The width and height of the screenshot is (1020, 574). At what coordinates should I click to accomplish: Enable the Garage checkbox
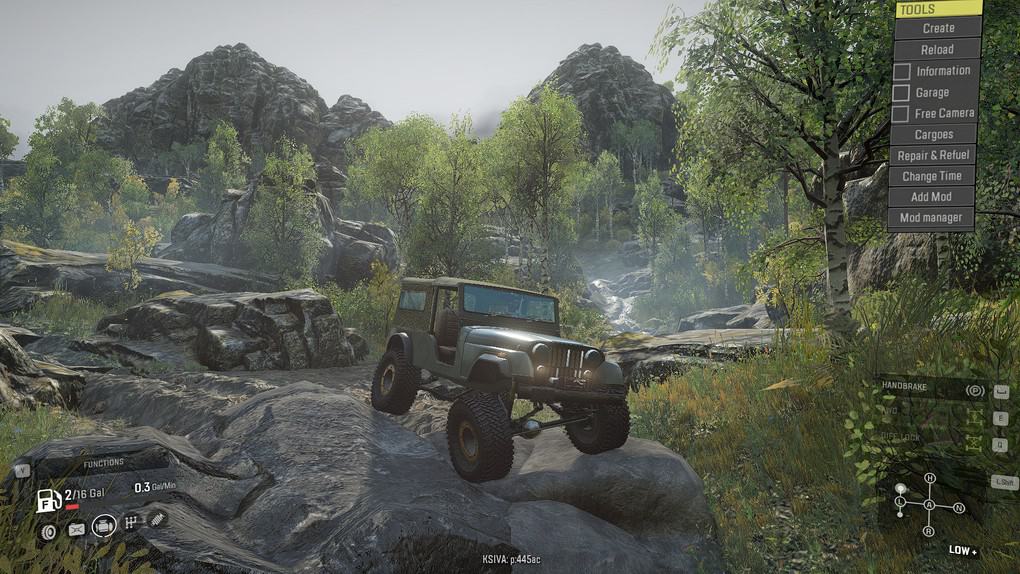[x=901, y=92]
